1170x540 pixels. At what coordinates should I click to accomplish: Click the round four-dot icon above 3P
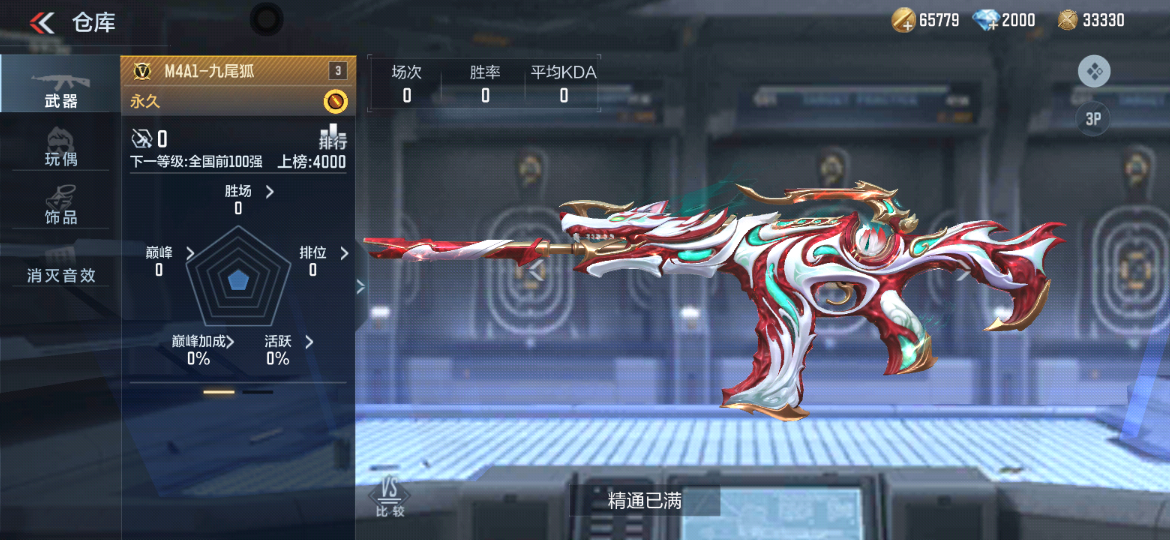(x=1094, y=72)
